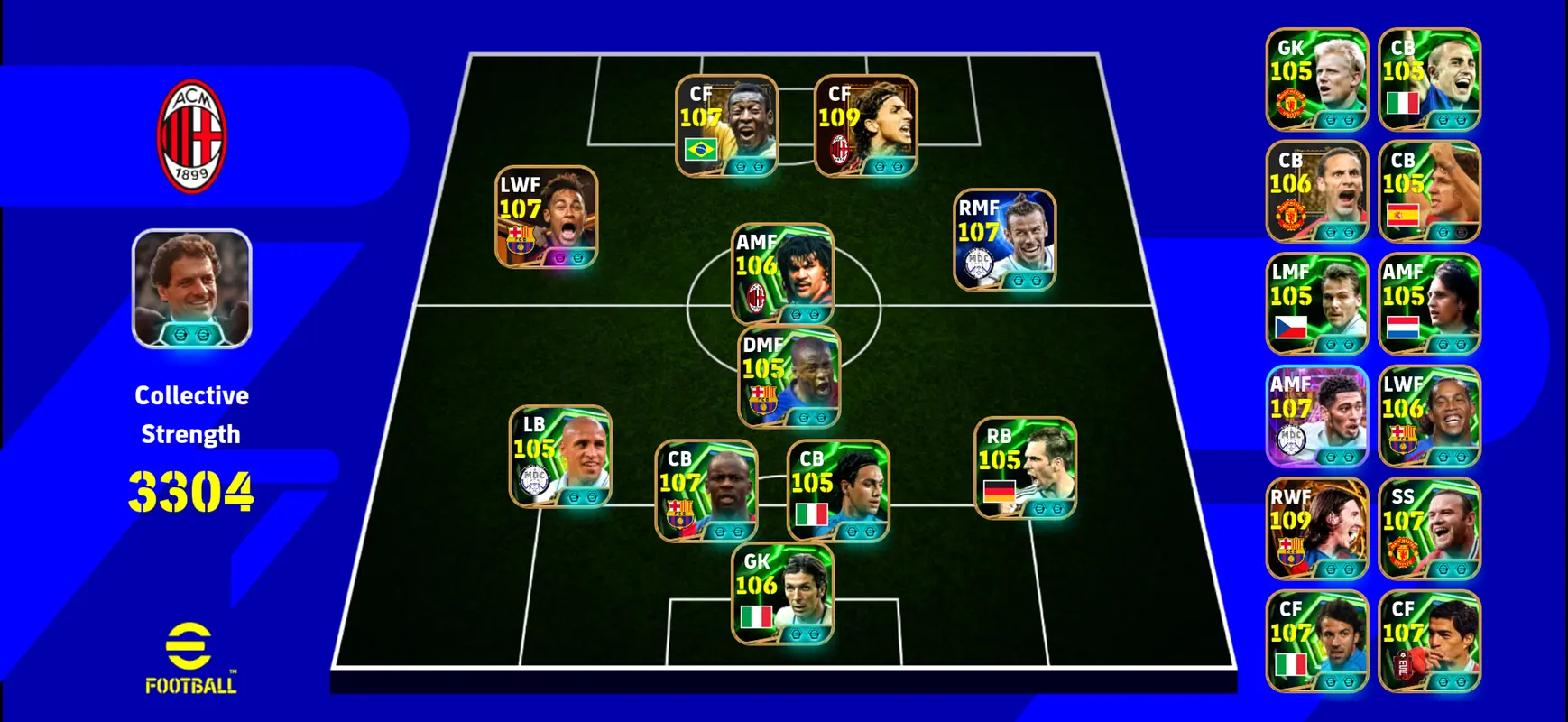Choose the LB 105 player card
Screen dimensions: 1568x722
560,457
